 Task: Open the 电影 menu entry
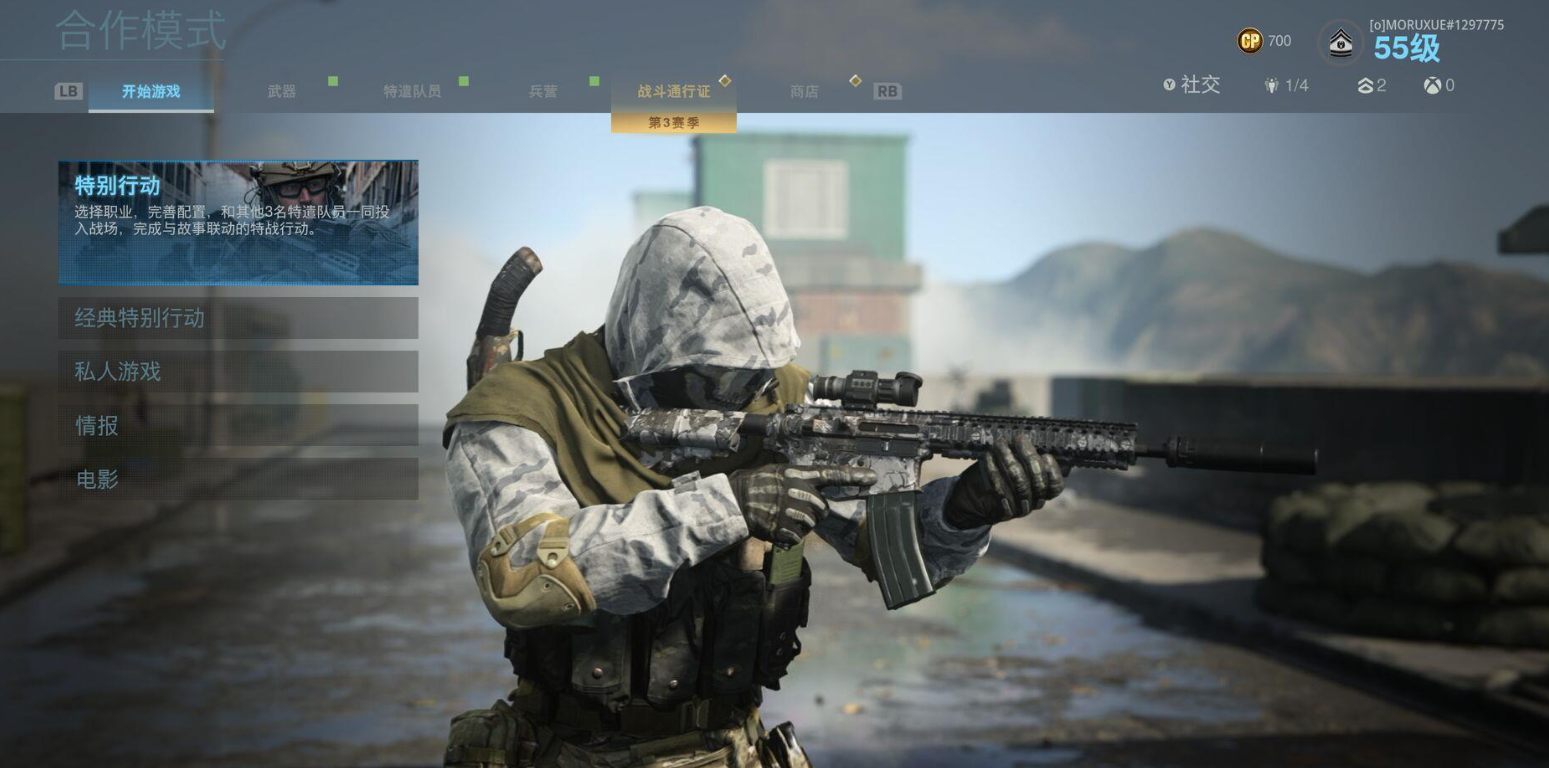click(x=238, y=480)
